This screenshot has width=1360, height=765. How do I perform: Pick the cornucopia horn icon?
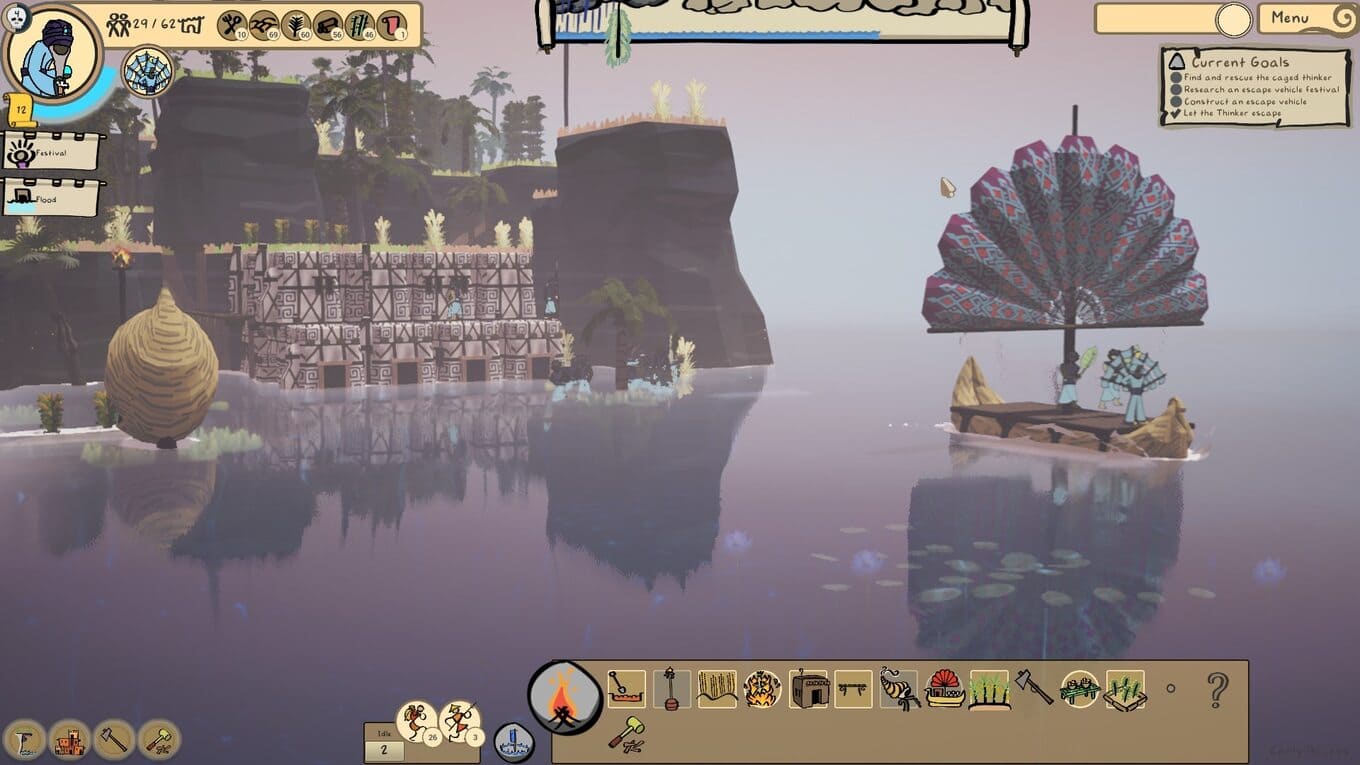click(900, 689)
